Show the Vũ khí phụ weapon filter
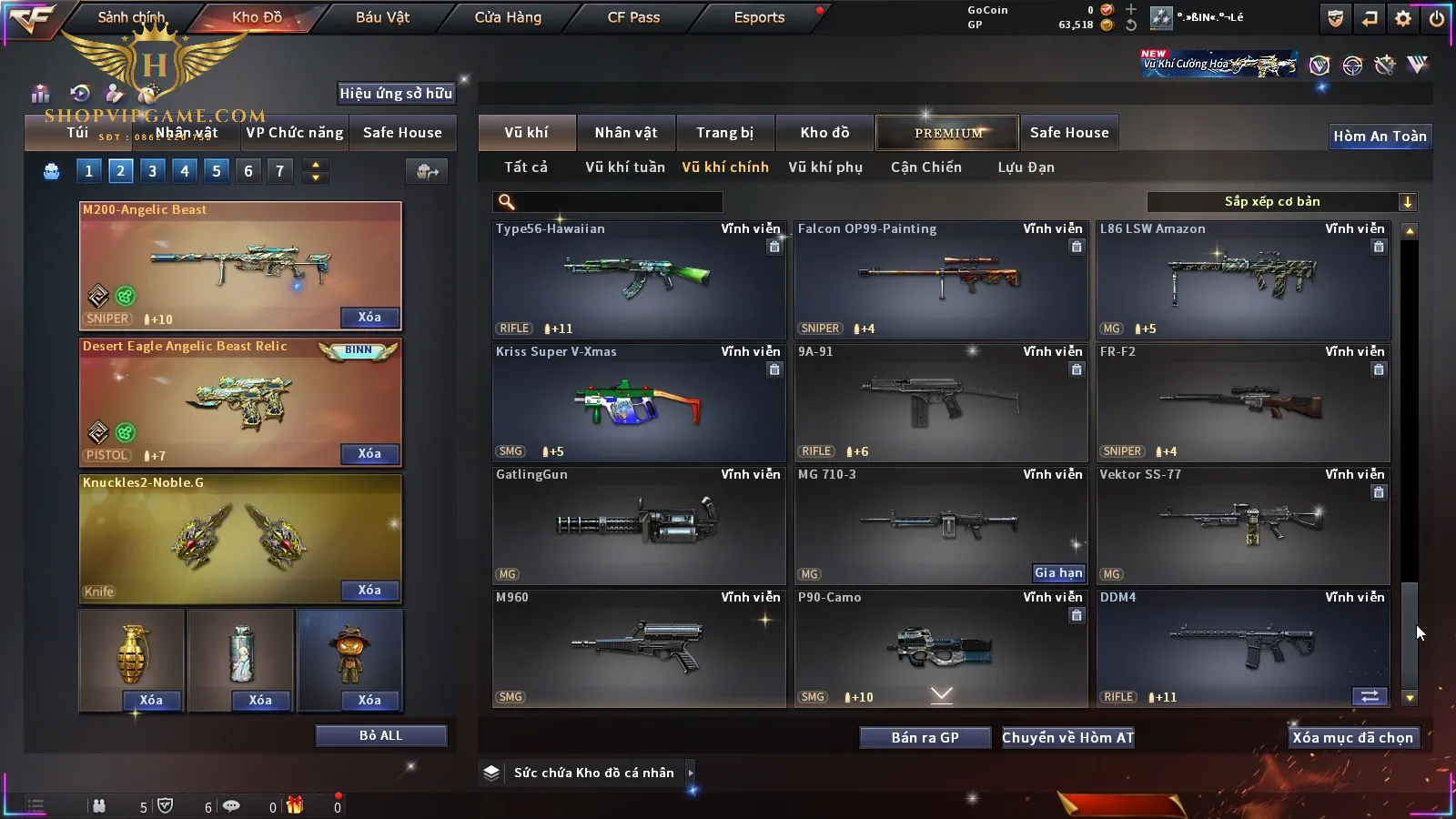Viewport: 1456px width, 819px height. (x=825, y=167)
